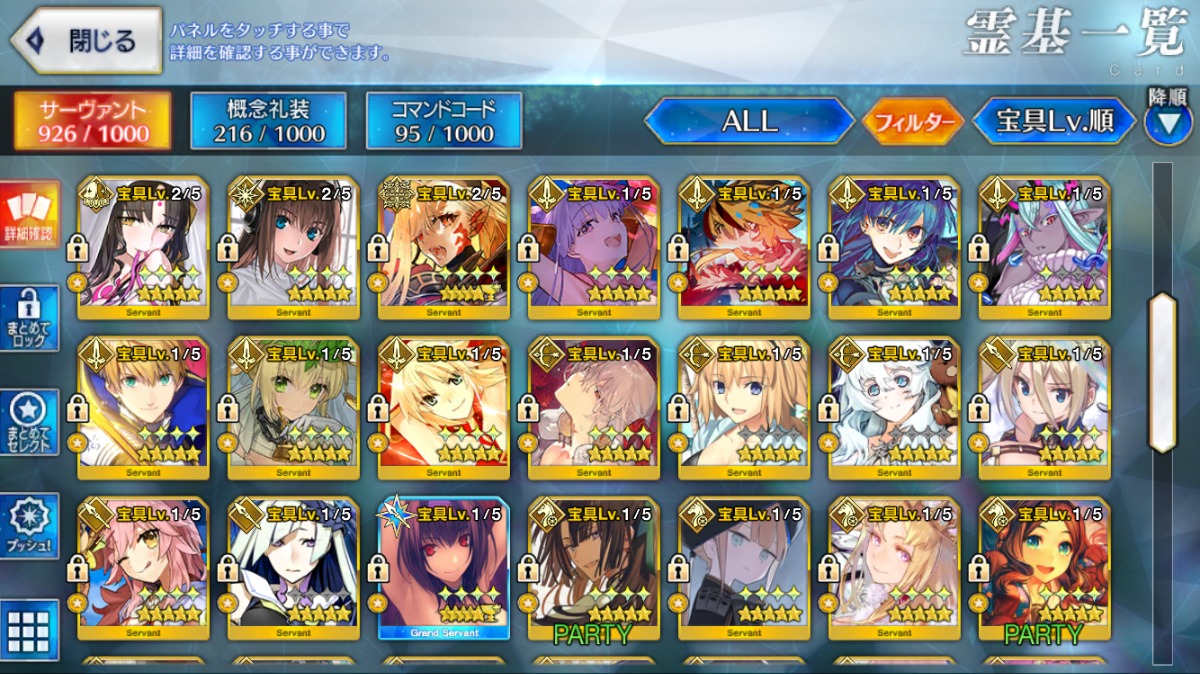This screenshot has height=674, width=1200.
Task: Click the プッシュ! side button
Action: pyautogui.click(x=30, y=526)
